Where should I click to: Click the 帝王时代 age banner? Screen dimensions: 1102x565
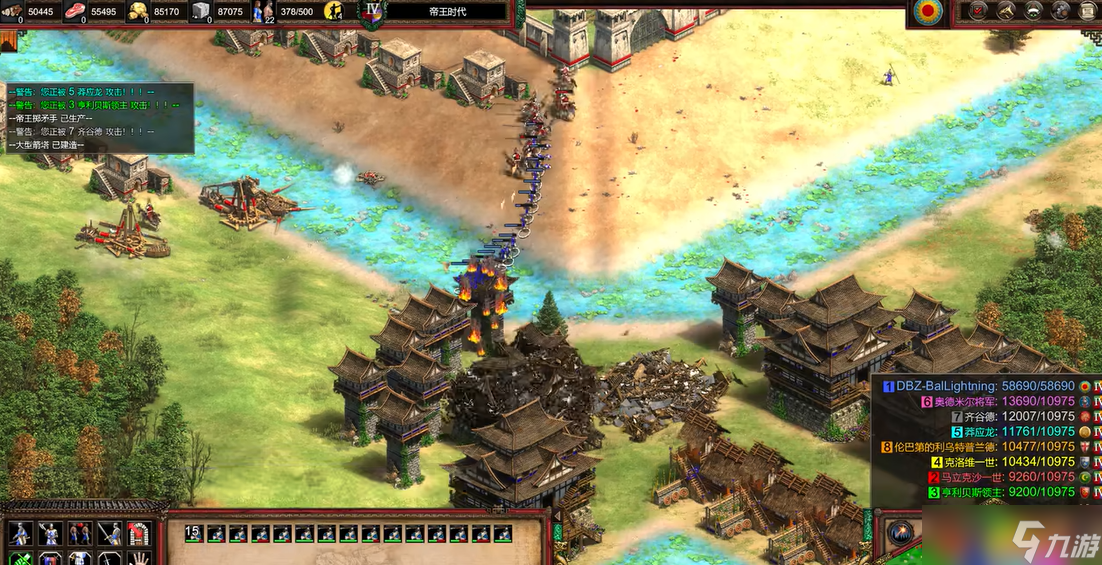point(446,12)
